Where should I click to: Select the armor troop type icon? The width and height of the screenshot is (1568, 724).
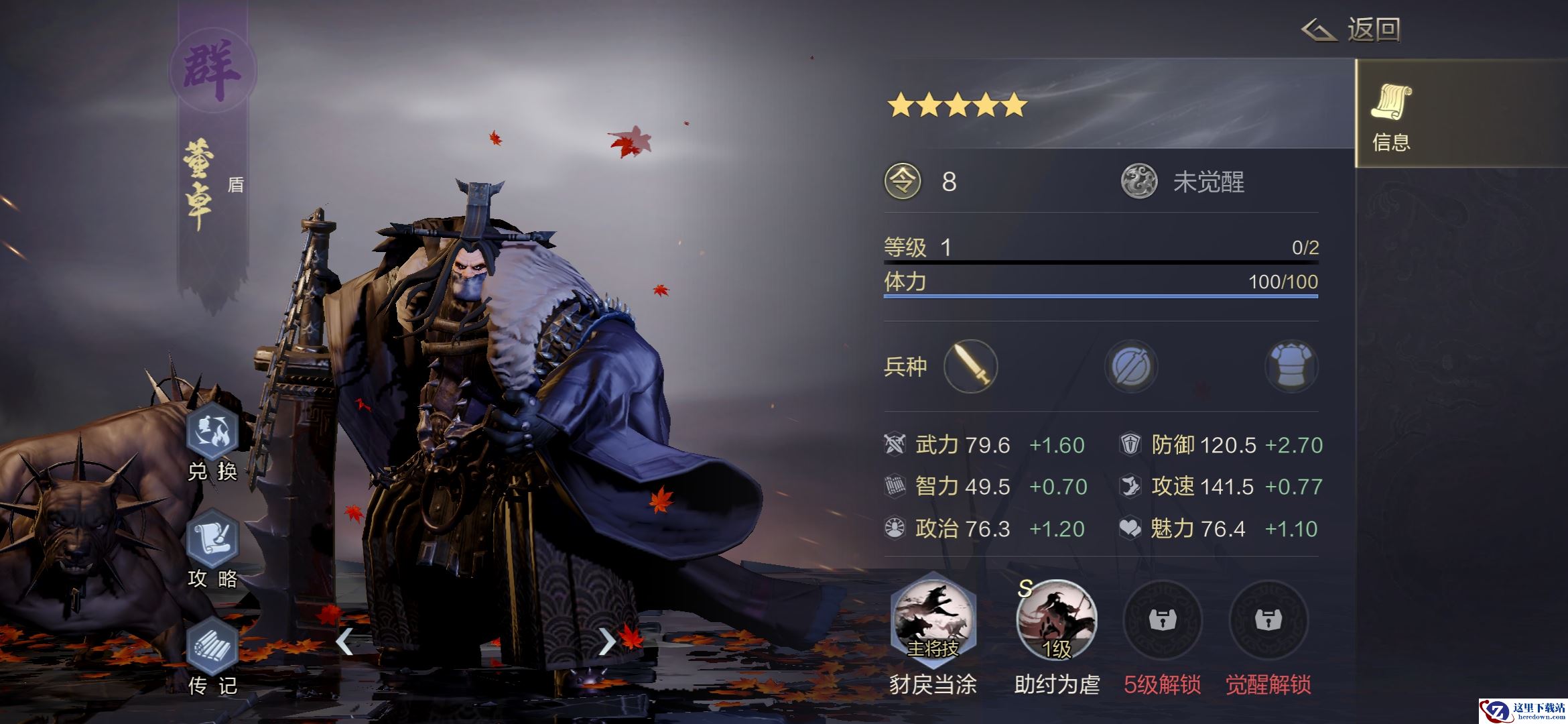click(x=1291, y=366)
